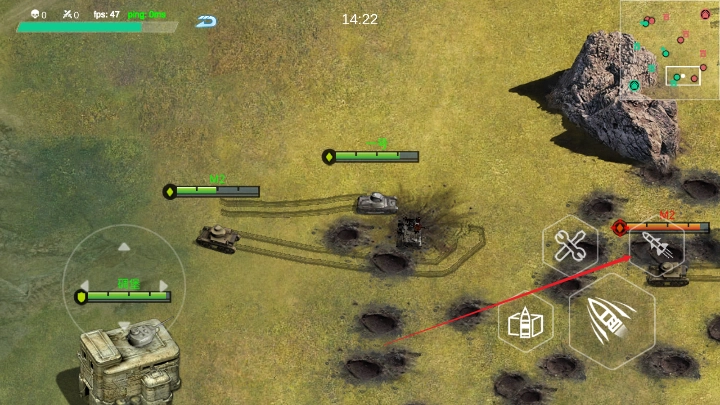Tap the joystick's up arrow
Screen dimensions: 720x405
point(124,246)
